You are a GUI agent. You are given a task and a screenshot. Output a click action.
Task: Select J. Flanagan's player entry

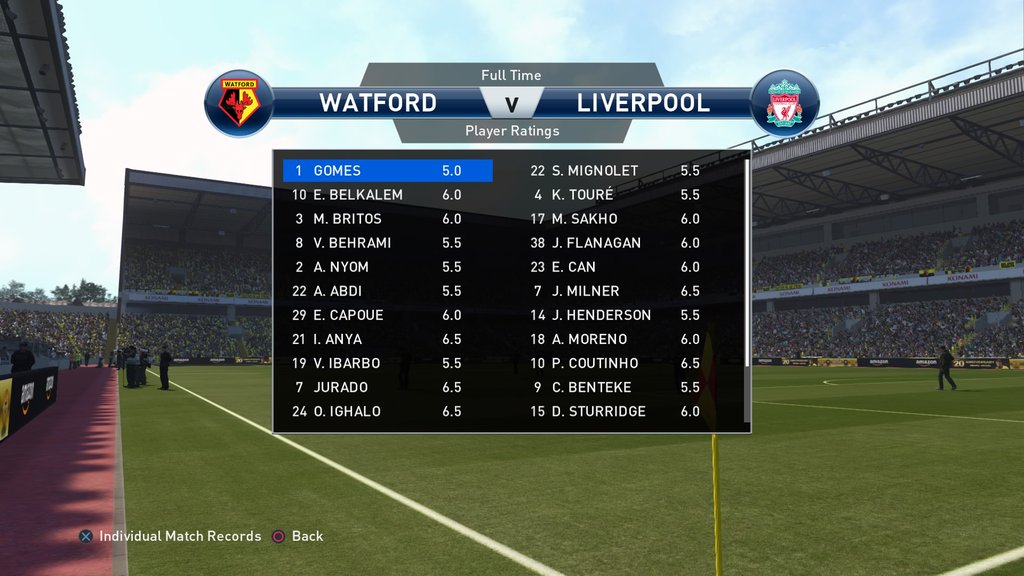coord(614,243)
